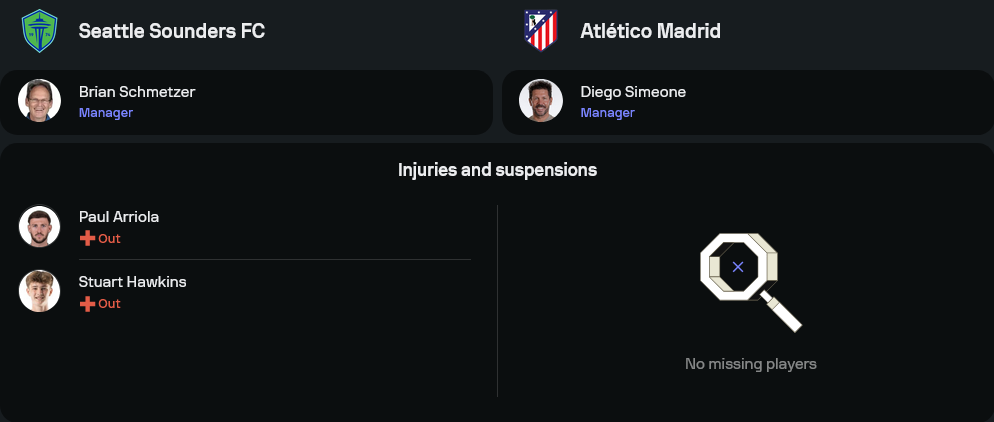This screenshot has width=994, height=422.
Task: Click the Atlético Madrid crest icon
Action: 541,30
